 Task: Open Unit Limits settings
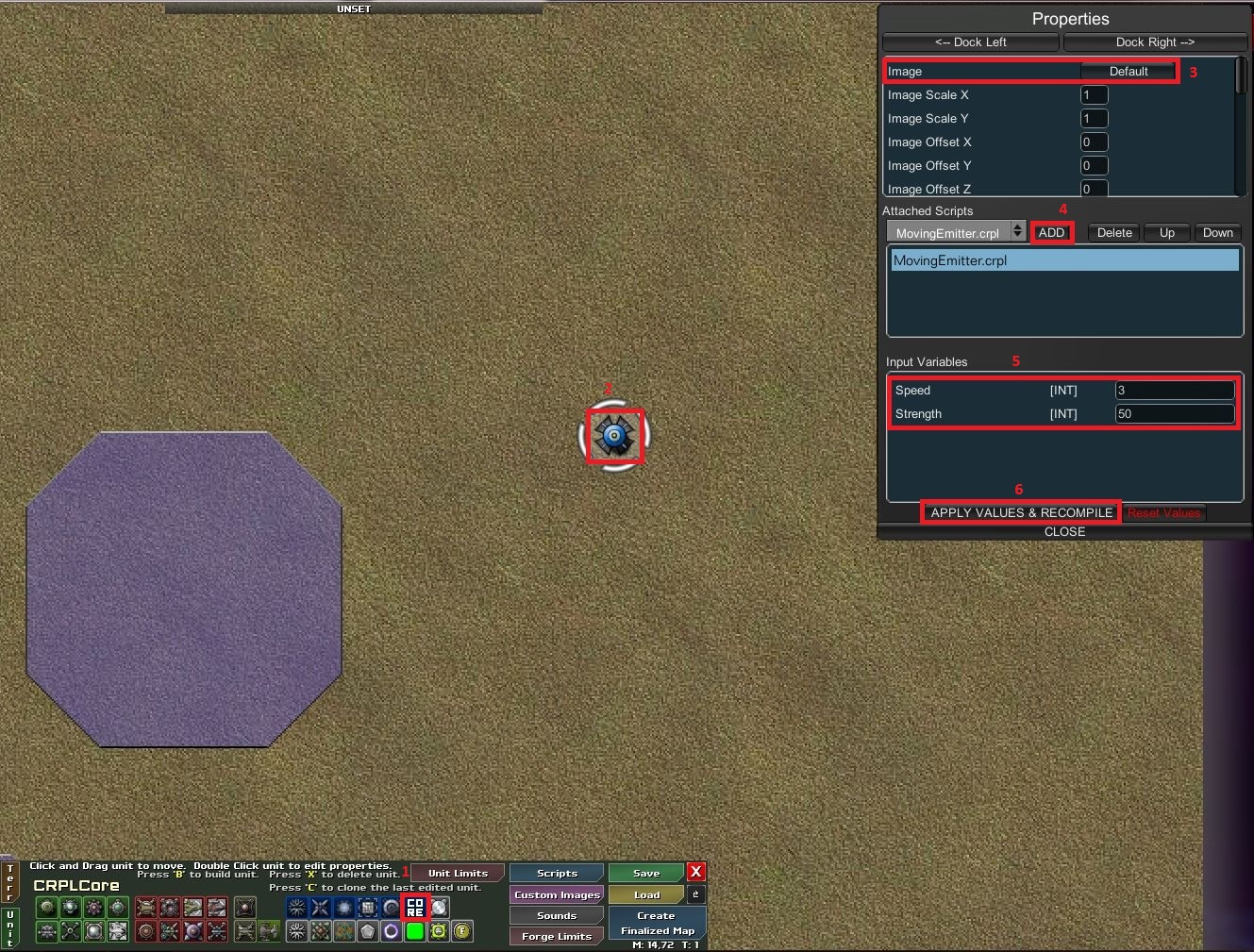click(x=458, y=874)
